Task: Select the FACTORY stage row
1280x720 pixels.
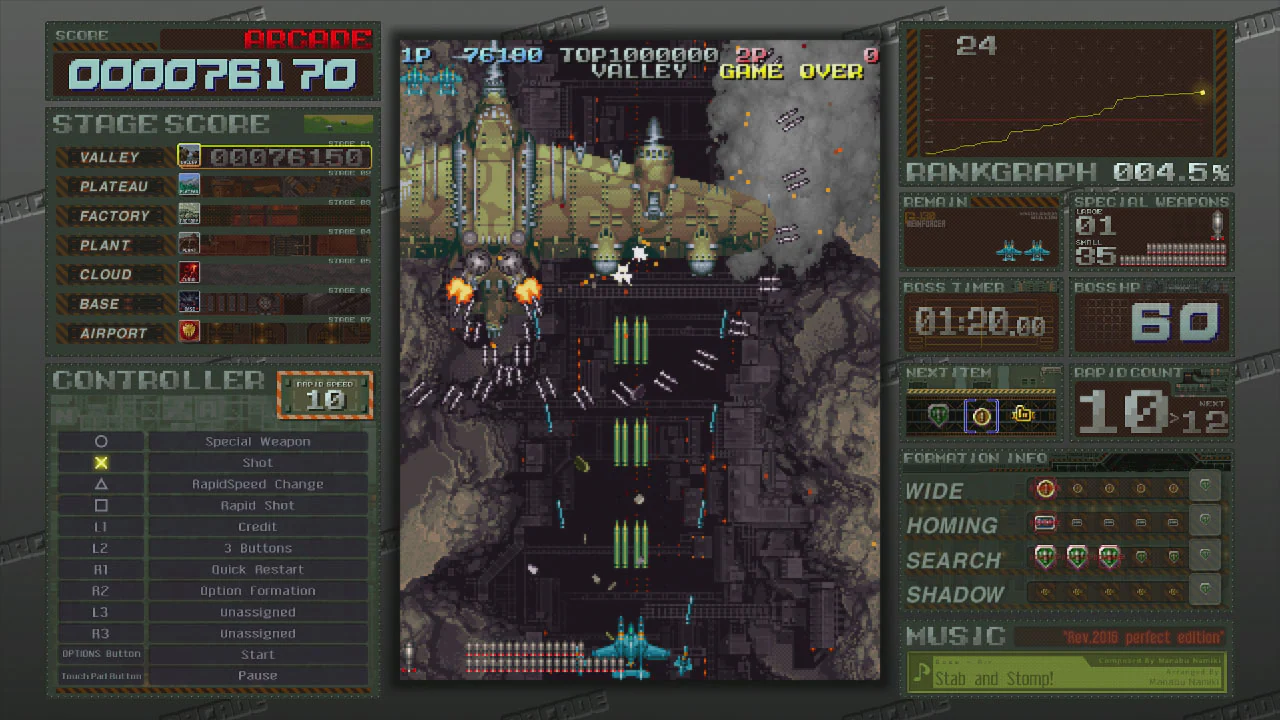Action: point(212,215)
